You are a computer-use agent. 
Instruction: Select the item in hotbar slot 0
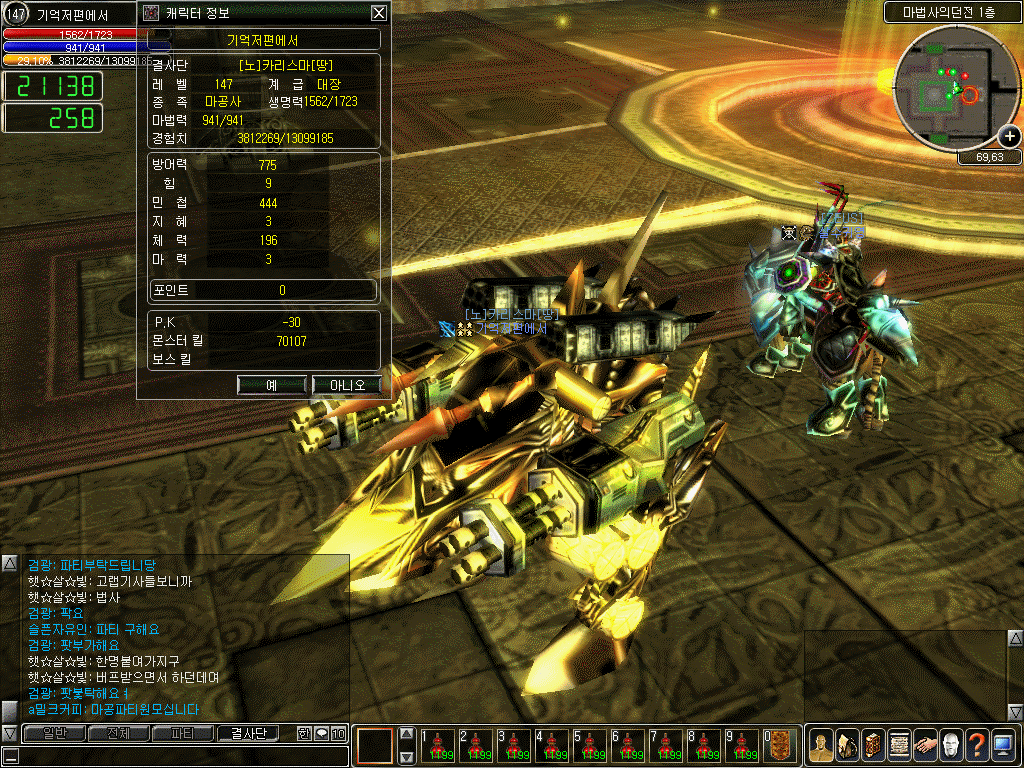click(779, 746)
